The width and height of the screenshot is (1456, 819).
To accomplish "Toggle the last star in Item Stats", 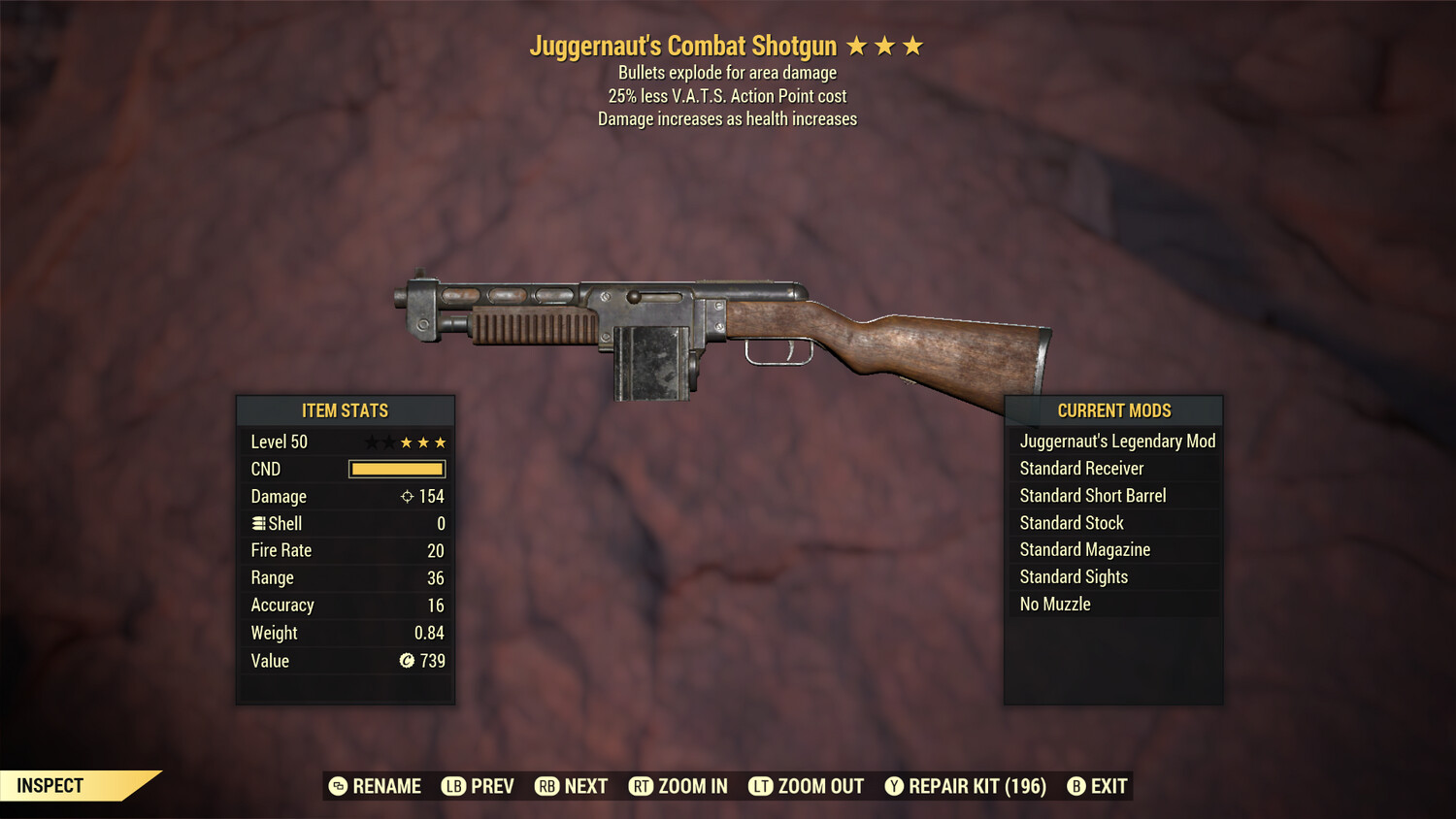I will point(442,442).
